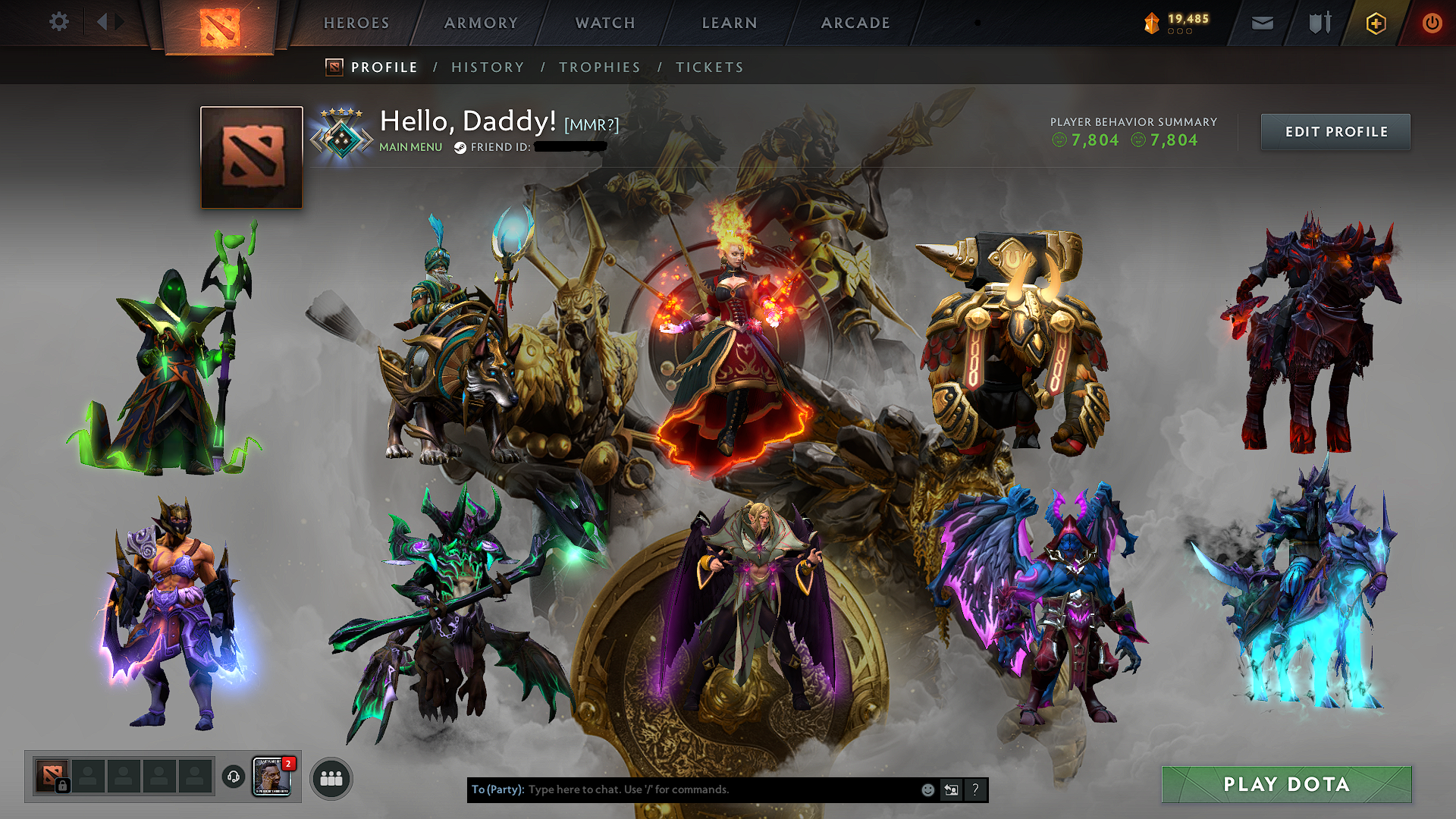Screen dimensions: 1456x819
Task: Open the notifications envelope icon
Action: pyautogui.click(x=1262, y=23)
